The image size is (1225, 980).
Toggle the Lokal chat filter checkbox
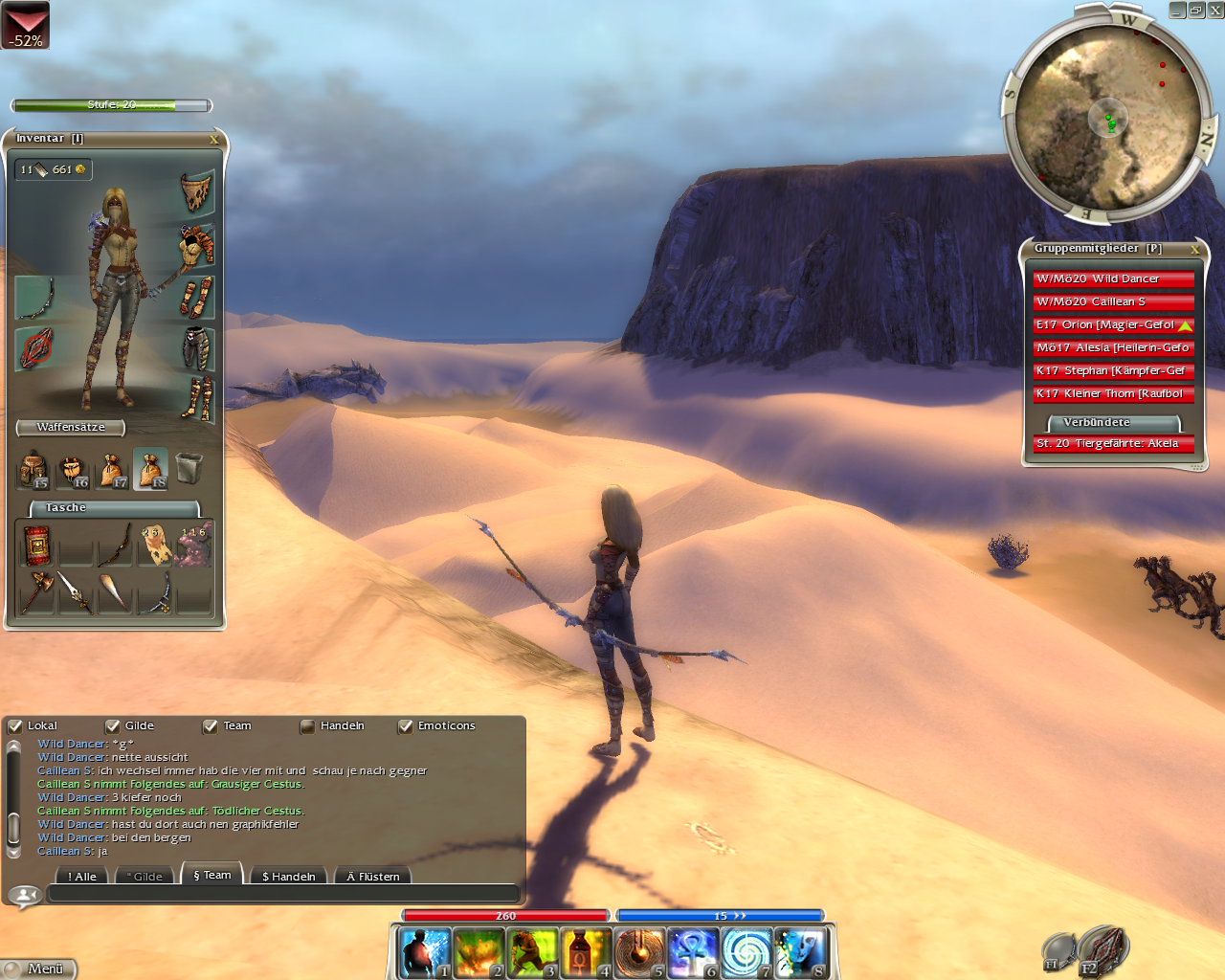(15, 726)
